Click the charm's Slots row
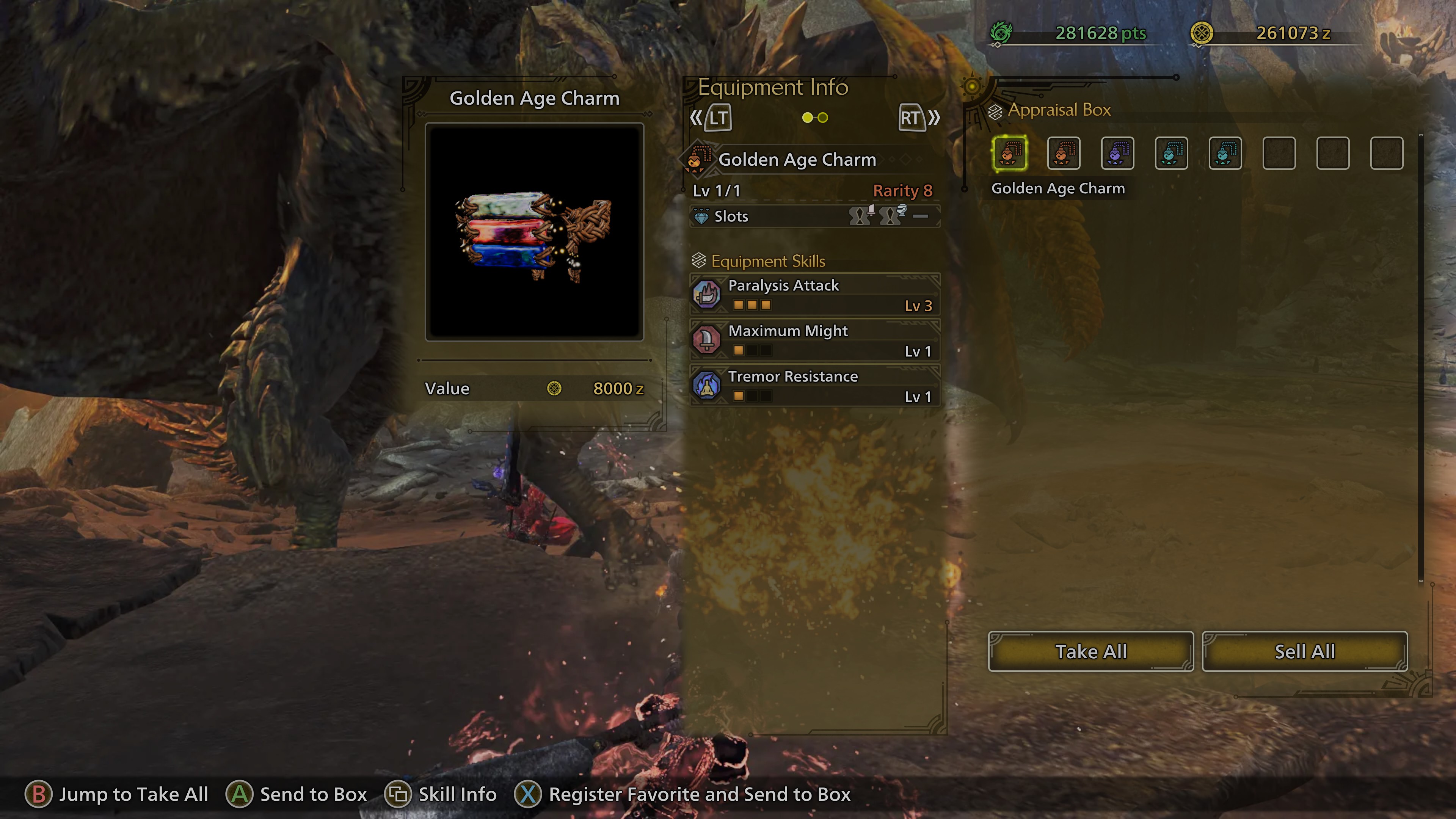Image resolution: width=1456 pixels, height=819 pixels. [814, 217]
